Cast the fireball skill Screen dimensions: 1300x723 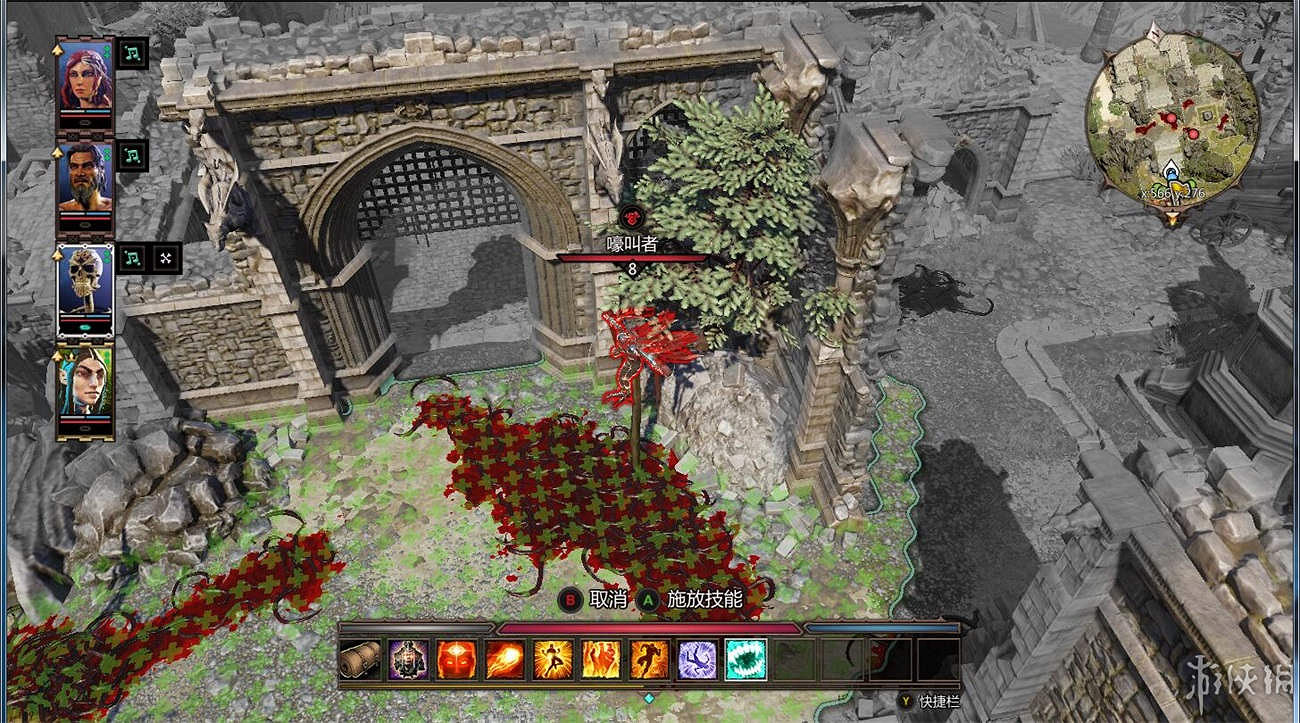[x=504, y=660]
